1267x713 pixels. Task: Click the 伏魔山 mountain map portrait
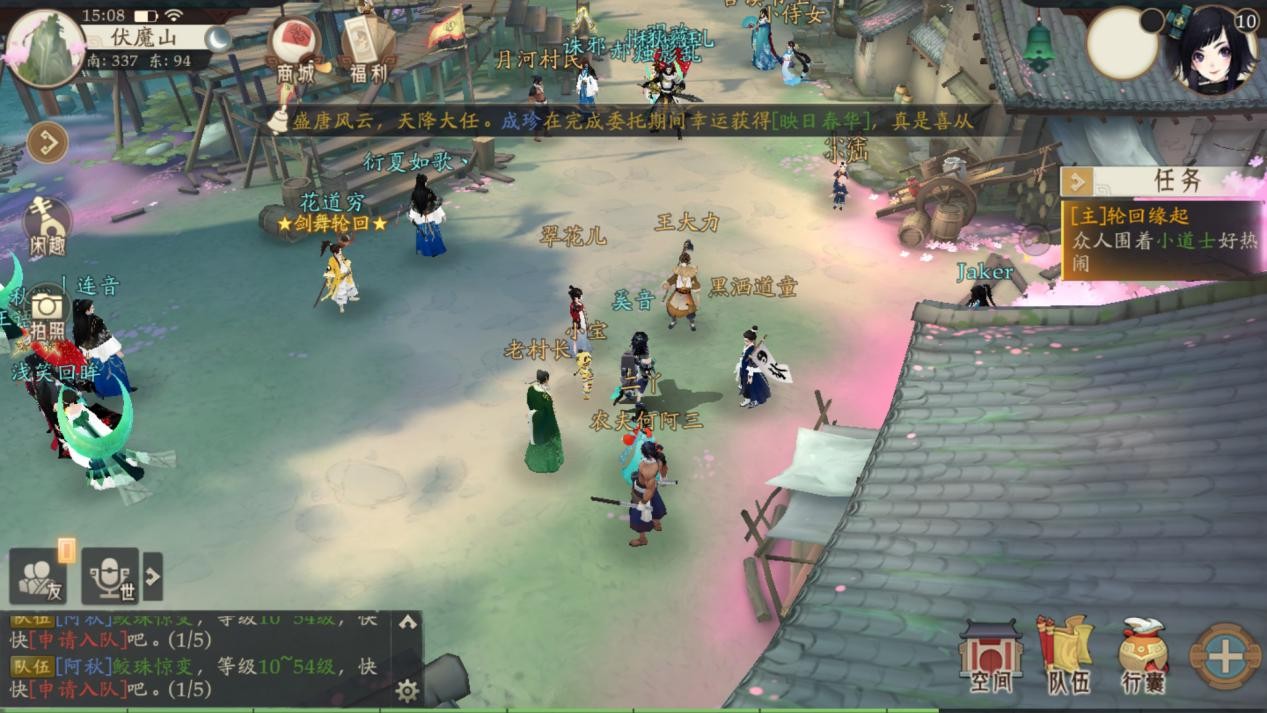click(x=45, y=48)
